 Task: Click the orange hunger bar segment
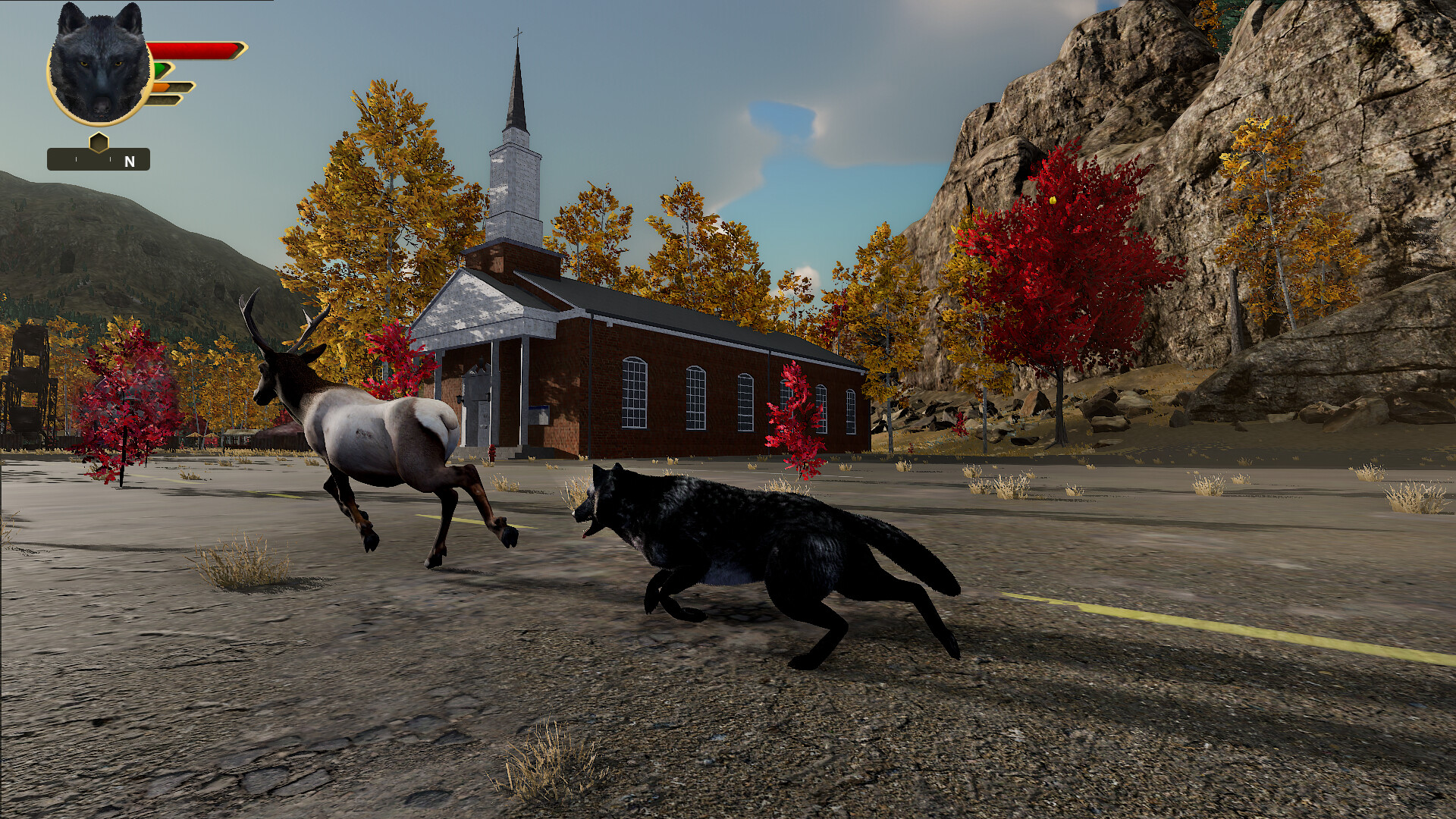[x=161, y=87]
